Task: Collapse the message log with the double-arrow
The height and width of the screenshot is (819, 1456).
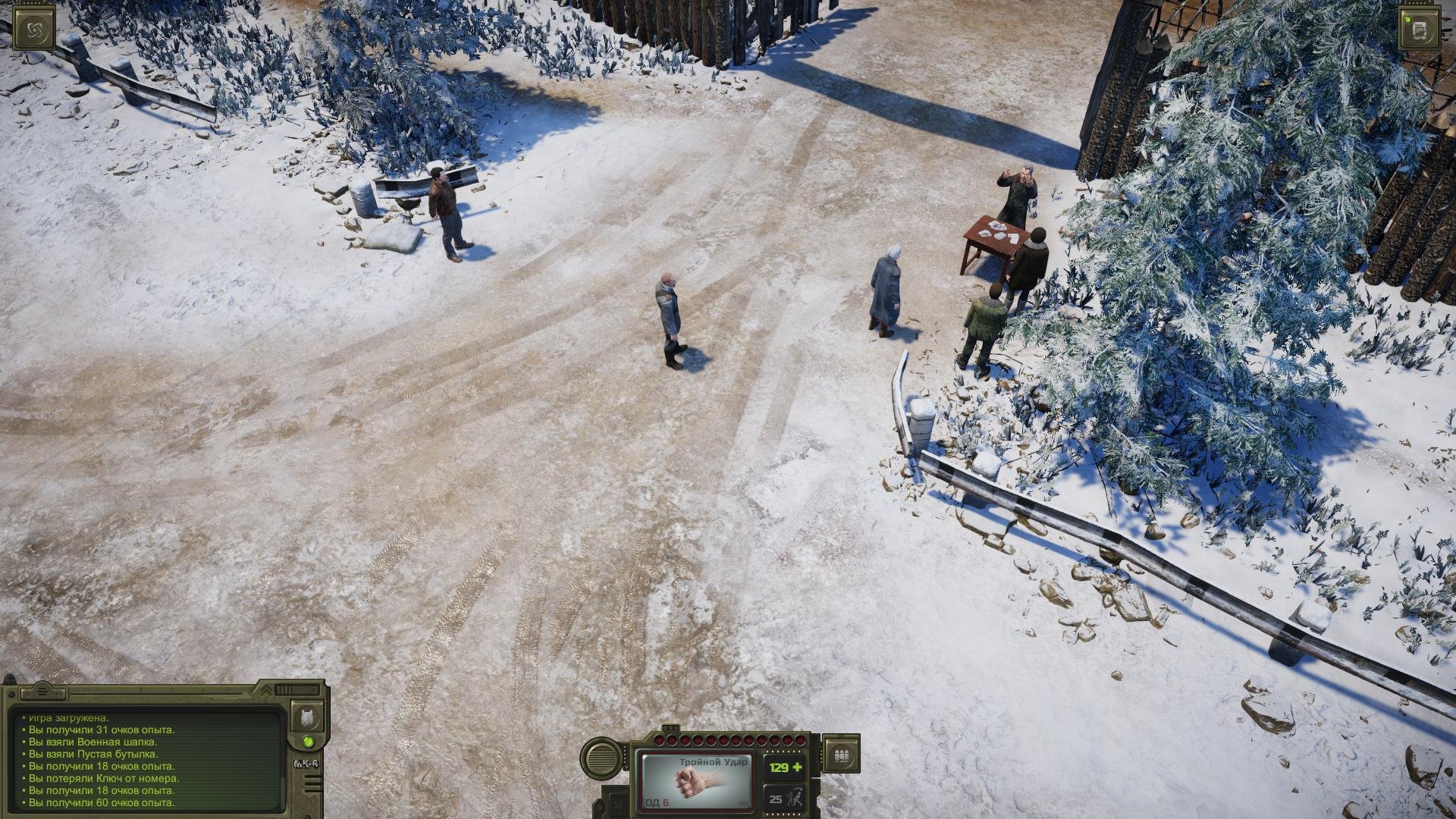Action: (266, 690)
